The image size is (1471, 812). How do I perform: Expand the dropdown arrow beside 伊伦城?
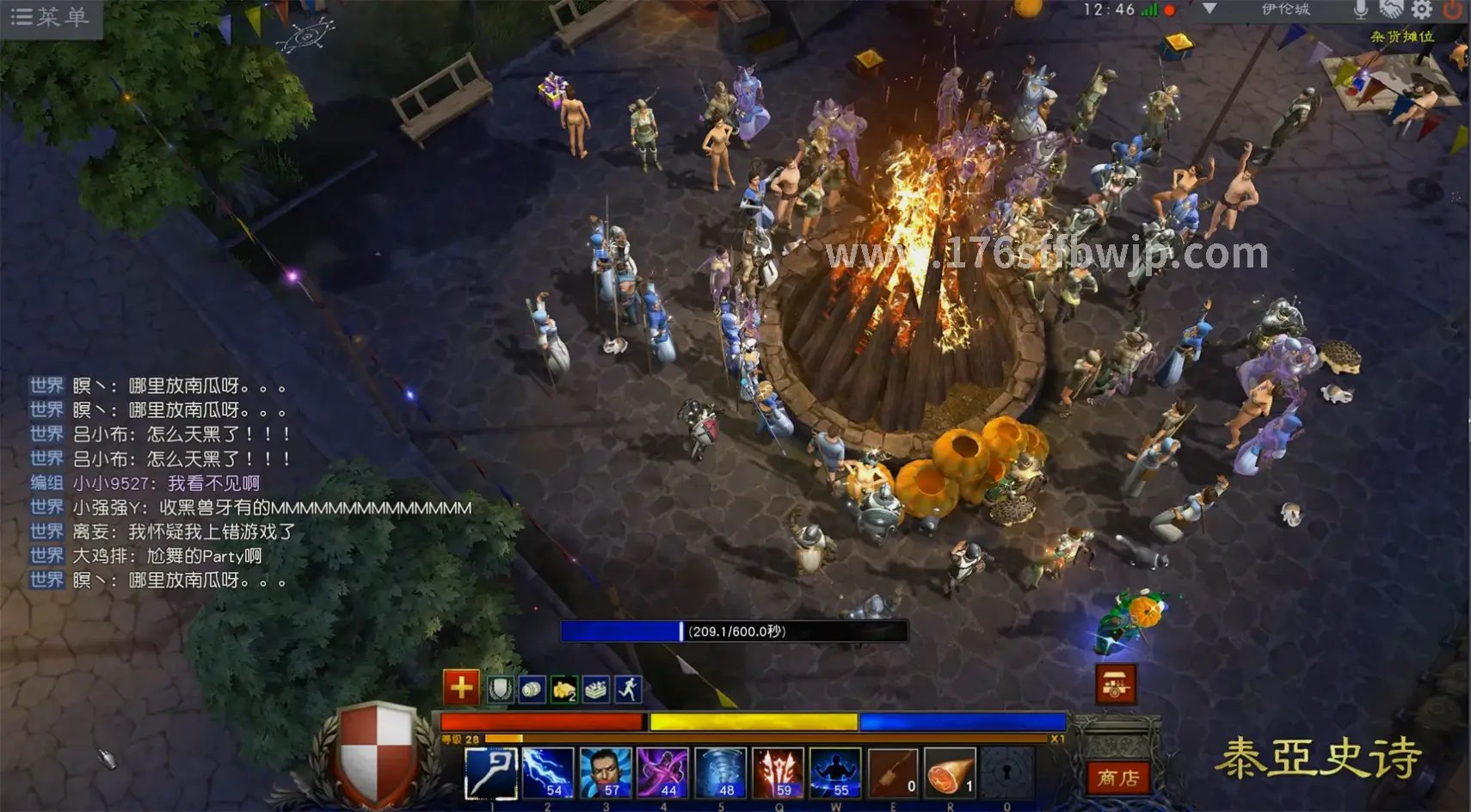tap(1209, 9)
